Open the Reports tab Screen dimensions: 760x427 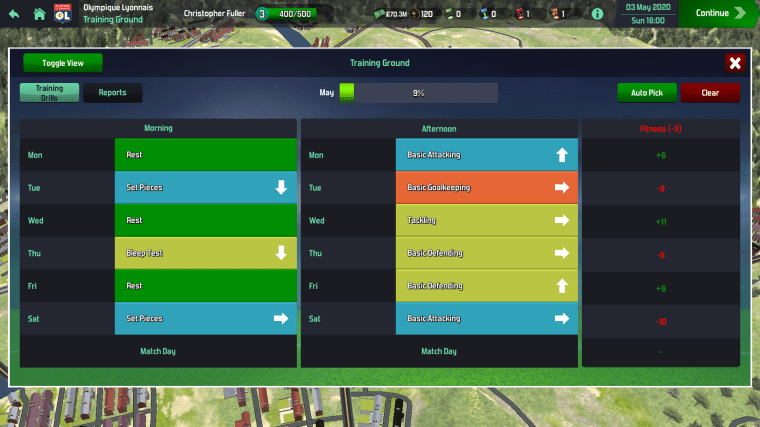112,92
